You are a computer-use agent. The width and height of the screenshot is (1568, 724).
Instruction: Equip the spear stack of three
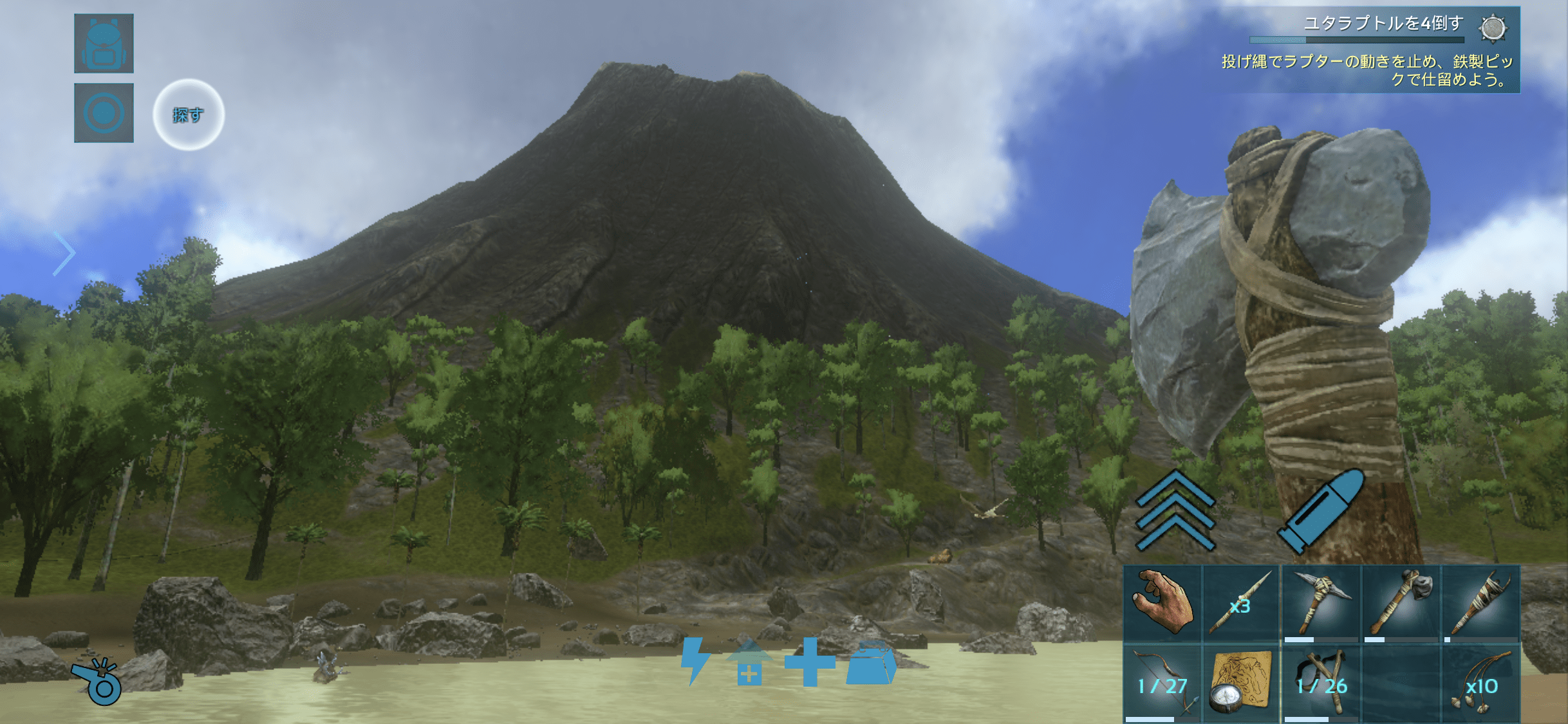coord(1240,604)
